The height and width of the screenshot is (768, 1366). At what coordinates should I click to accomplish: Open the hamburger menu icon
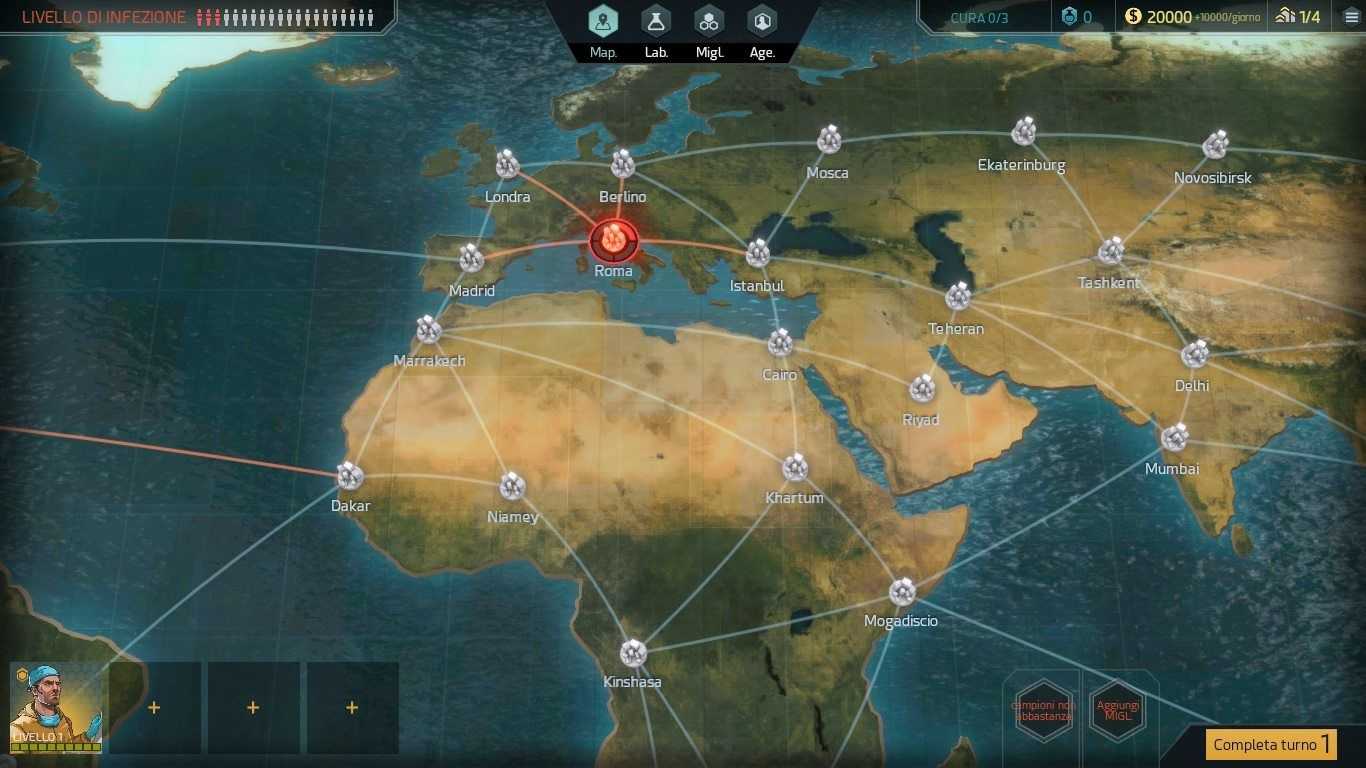pyautogui.click(x=1351, y=17)
